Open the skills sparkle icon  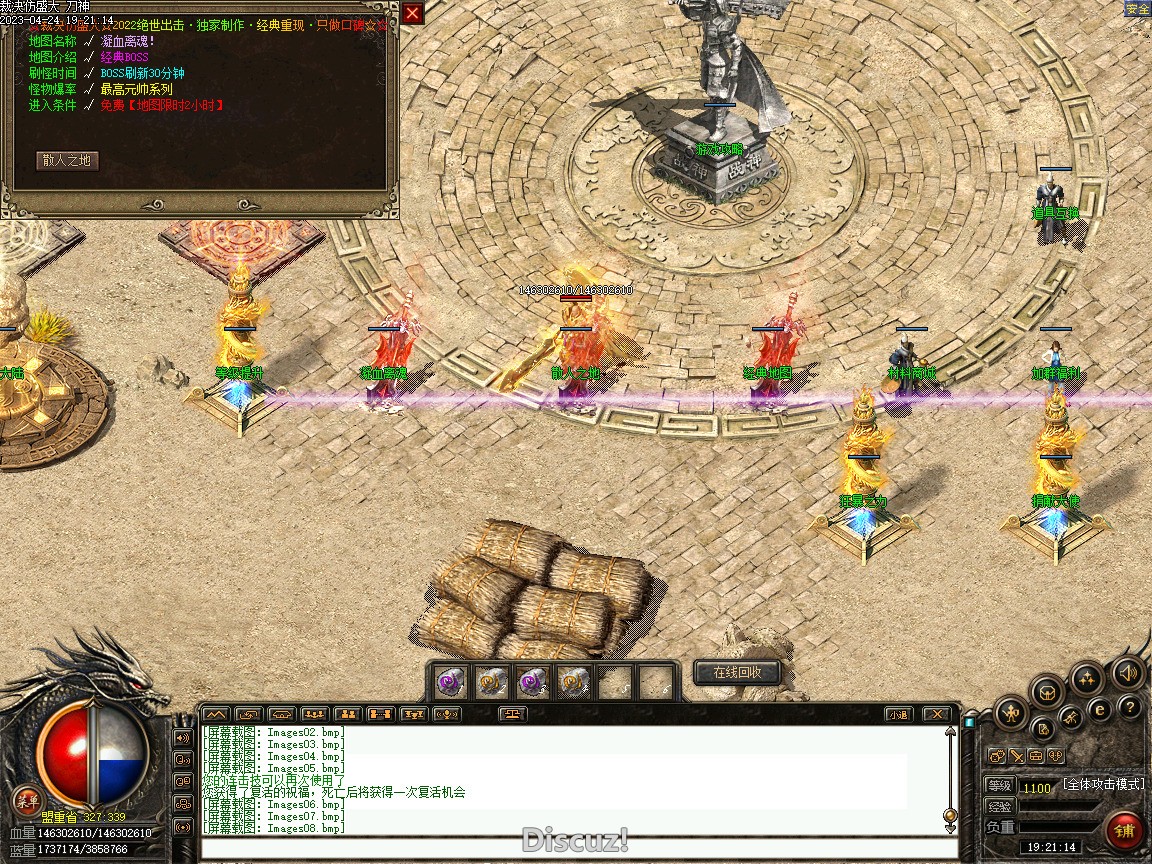tap(1087, 679)
